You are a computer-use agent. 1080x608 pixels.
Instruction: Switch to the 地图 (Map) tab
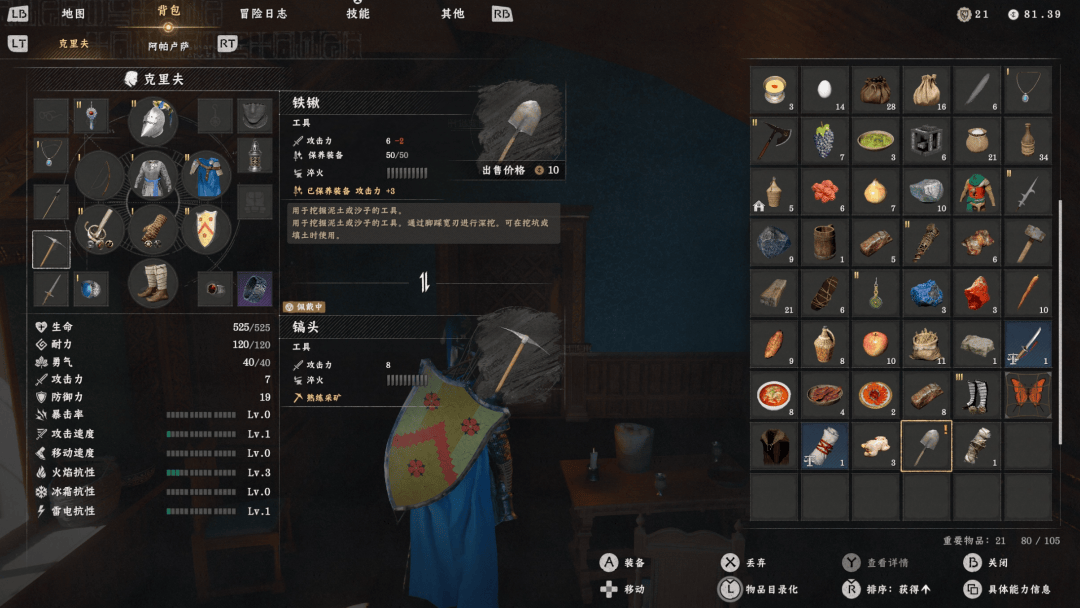click(x=73, y=14)
